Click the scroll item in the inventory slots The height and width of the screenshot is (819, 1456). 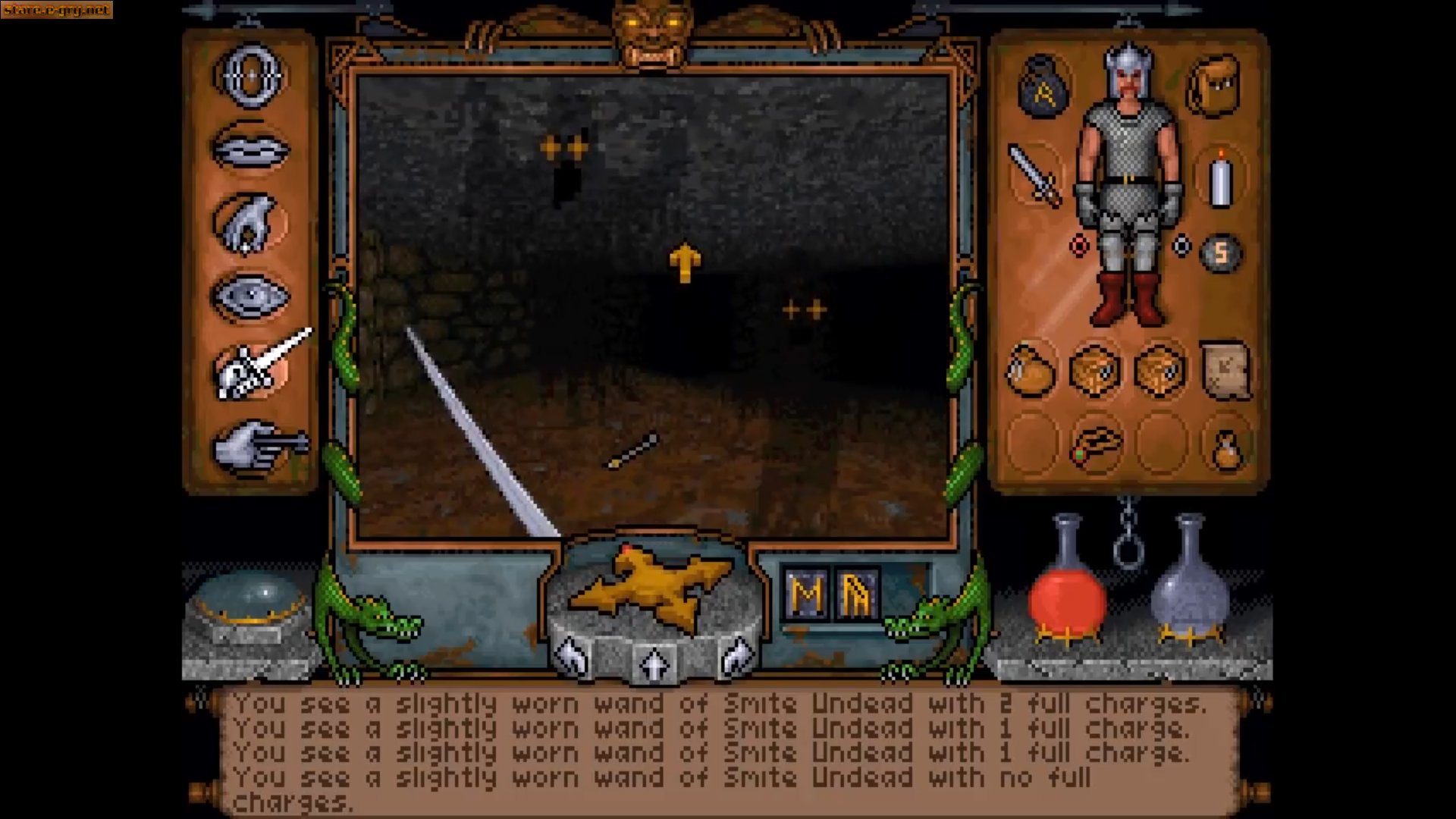1226,369
